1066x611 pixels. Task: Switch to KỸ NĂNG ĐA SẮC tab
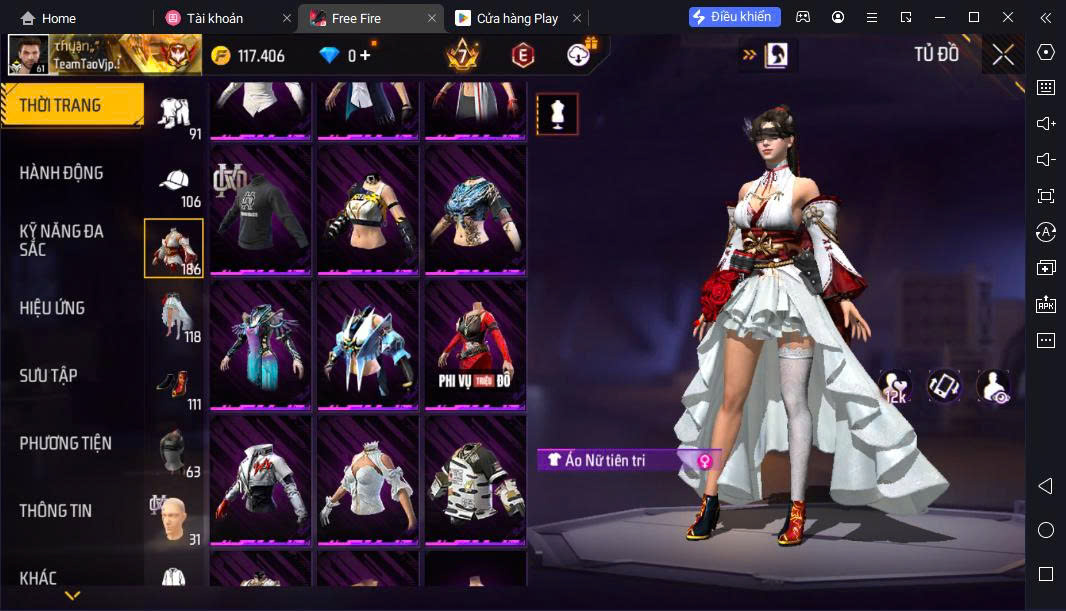pyautogui.click(x=62, y=240)
